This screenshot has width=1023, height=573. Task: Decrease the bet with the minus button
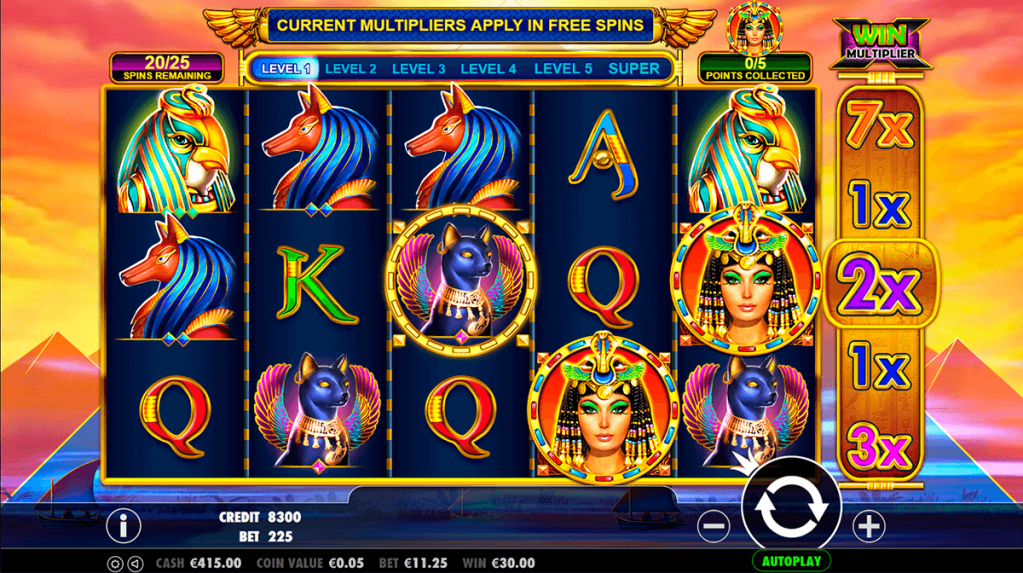(x=713, y=525)
